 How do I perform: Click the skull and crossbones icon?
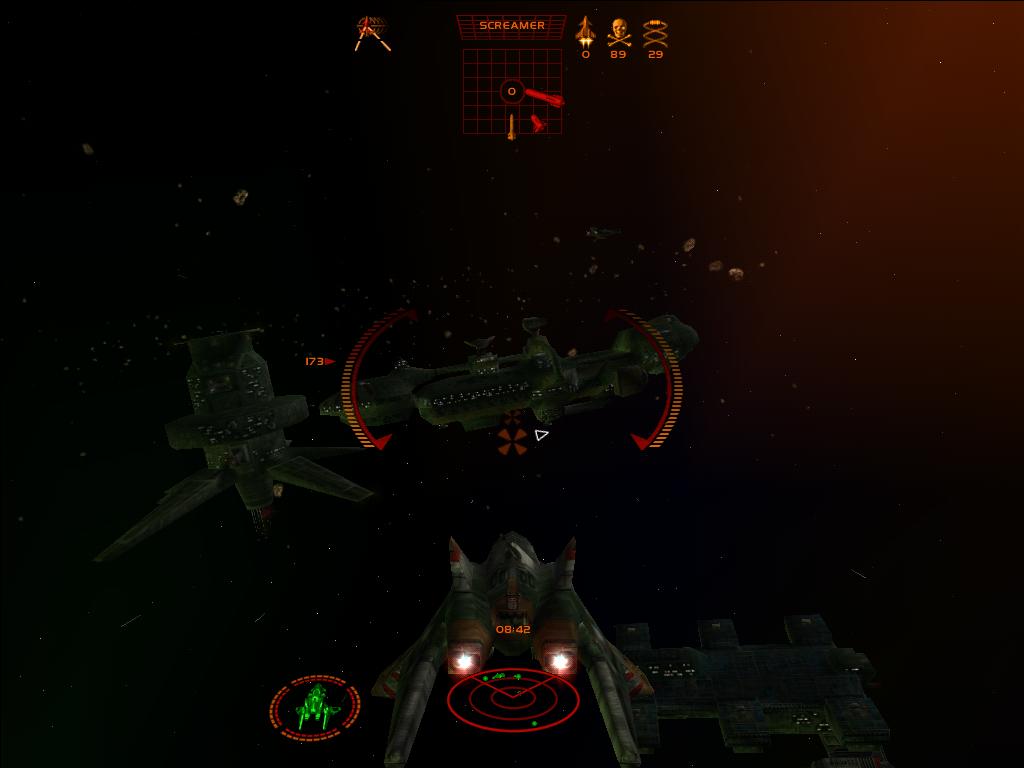(619, 32)
